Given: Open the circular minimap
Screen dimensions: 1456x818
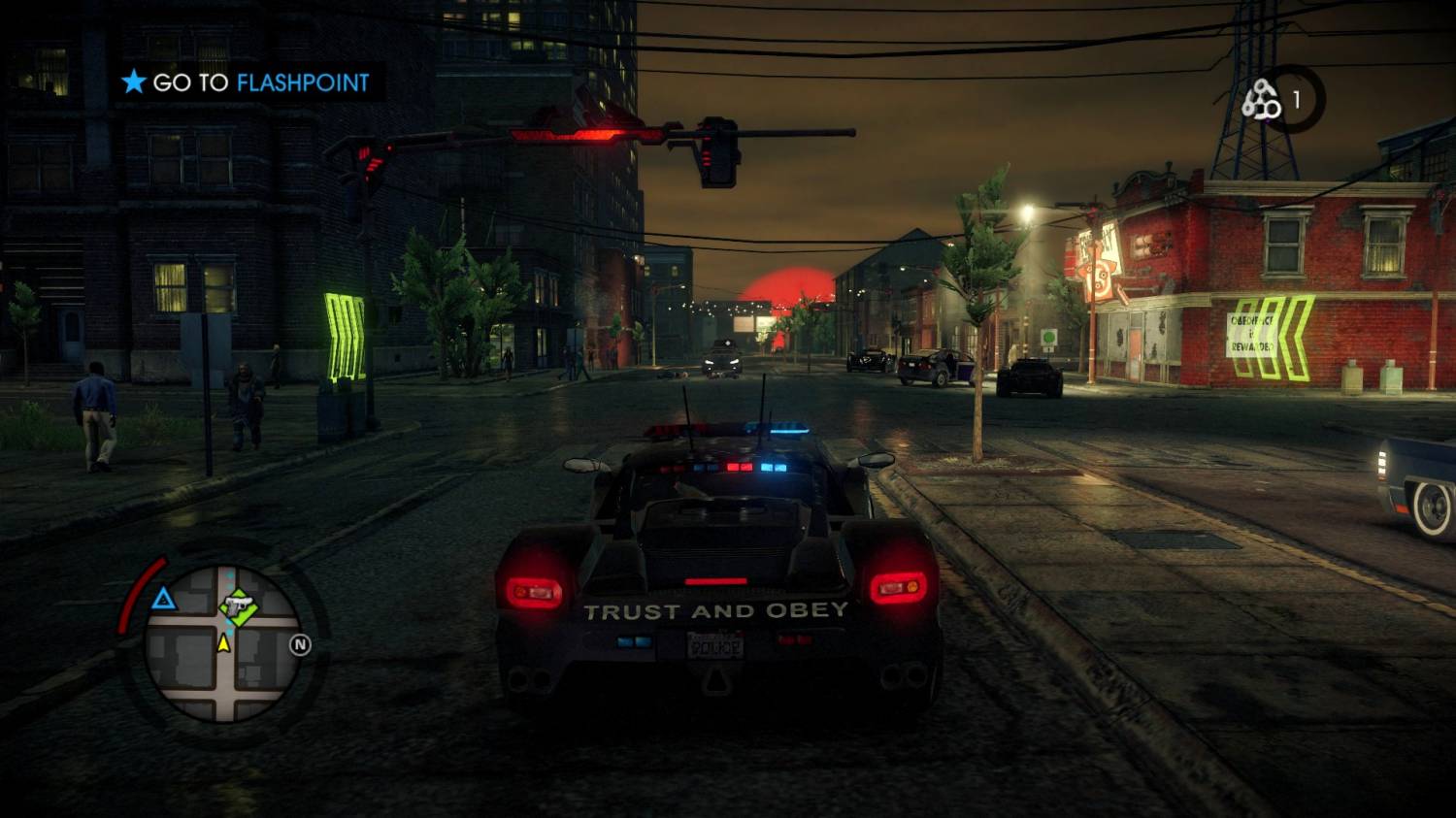Looking at the screenshot, I should pos(222,643).
